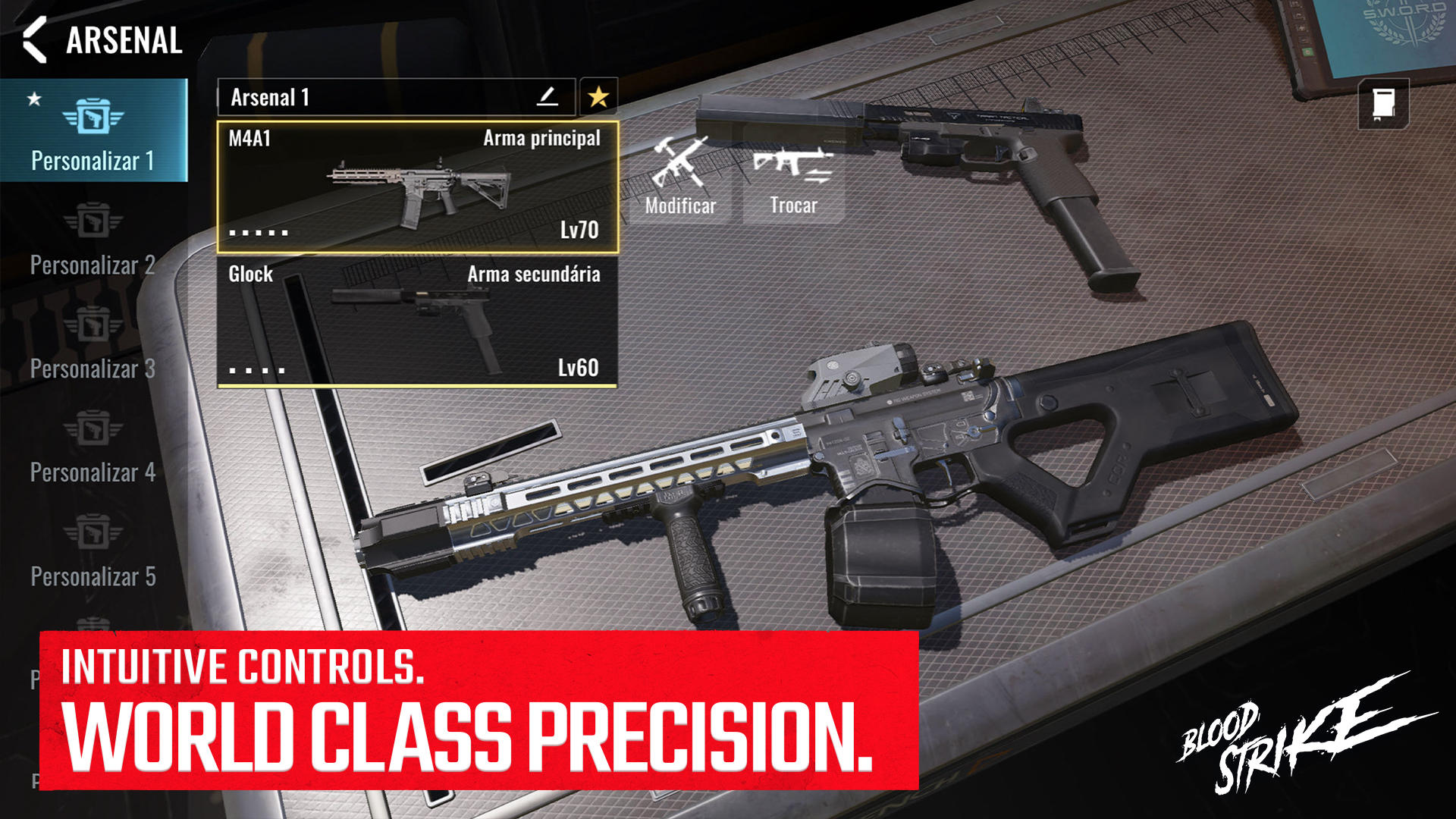Select the Modificar weapon modification icon

click(x=680, y=167)
